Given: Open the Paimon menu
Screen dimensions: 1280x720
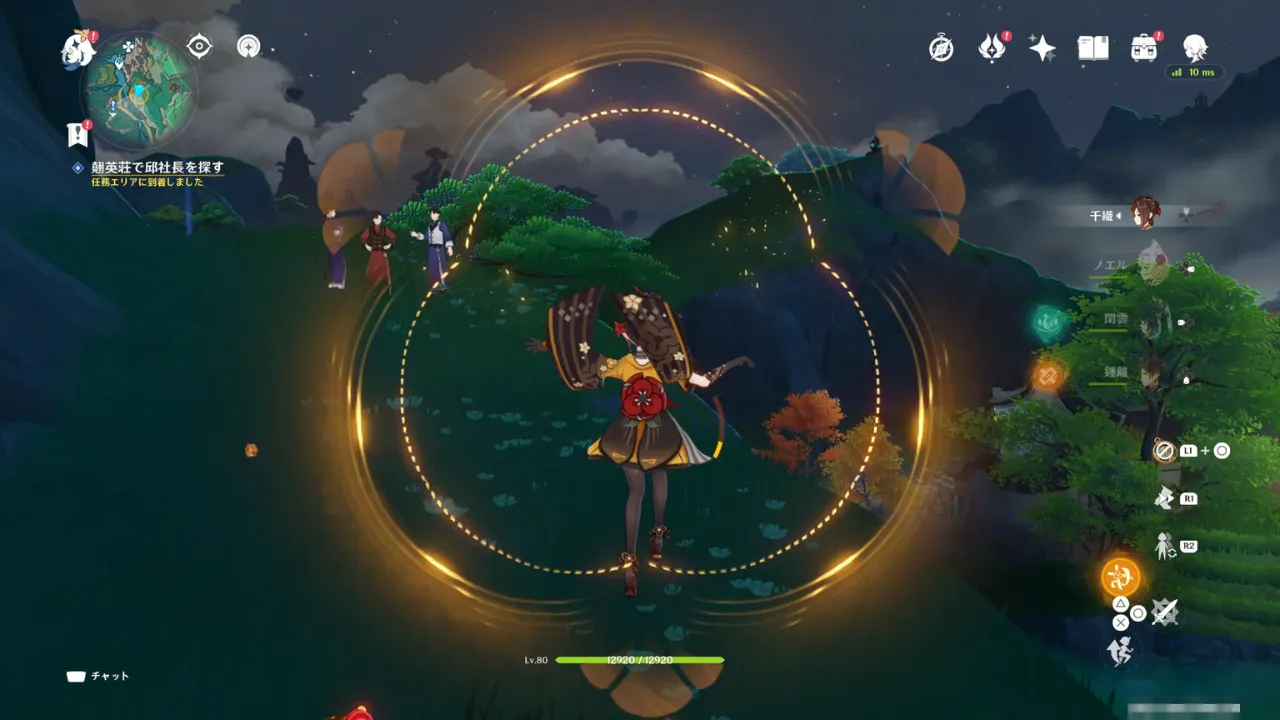Looking at the screenshot, I should click(77, 49).
